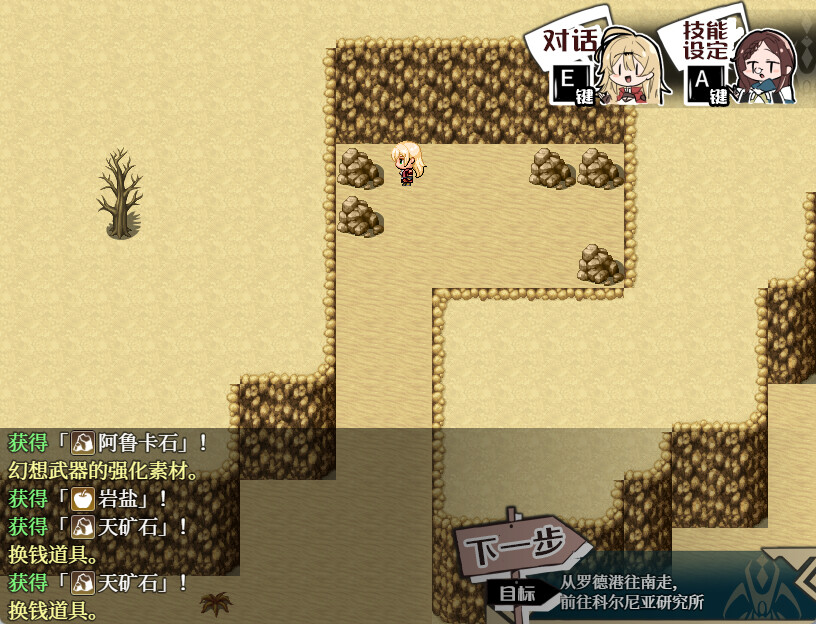Open the 技能设定 skill settings button
The width and height of the screenshot is (816, 624).
tap(736, 62)
